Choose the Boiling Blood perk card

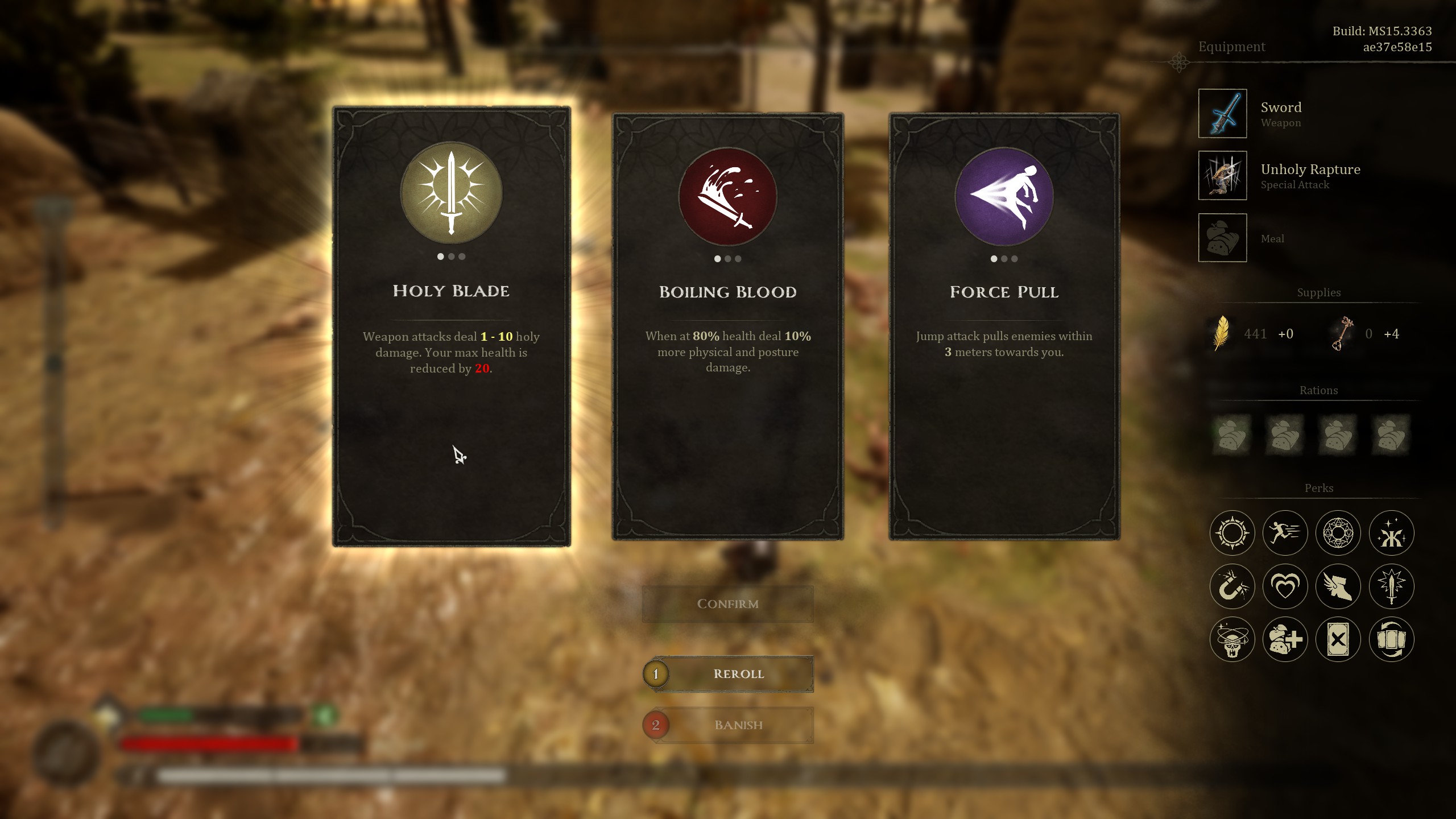click(727, 326)
